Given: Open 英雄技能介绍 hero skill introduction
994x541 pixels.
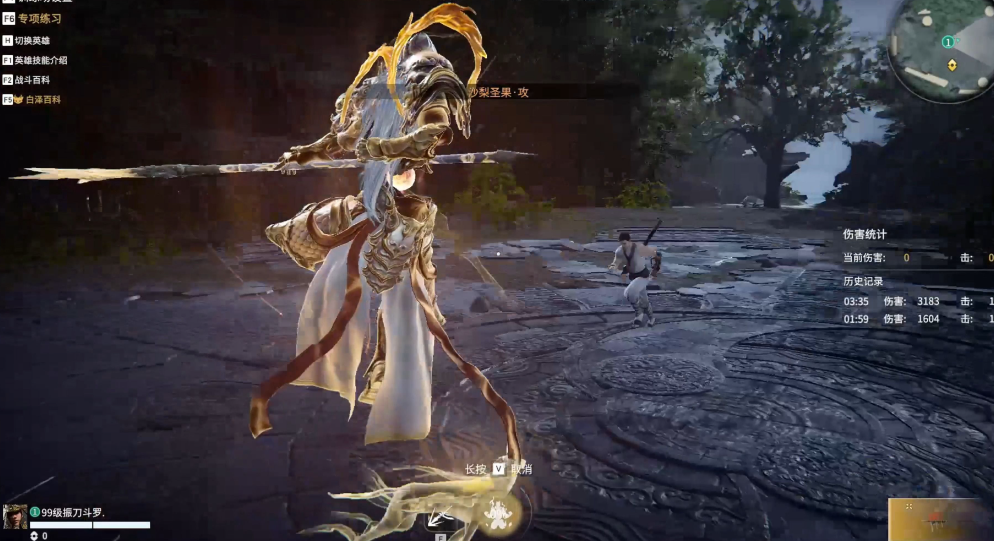Looking at the screenshot, I should pyautogui.click(x=40, y=60).
